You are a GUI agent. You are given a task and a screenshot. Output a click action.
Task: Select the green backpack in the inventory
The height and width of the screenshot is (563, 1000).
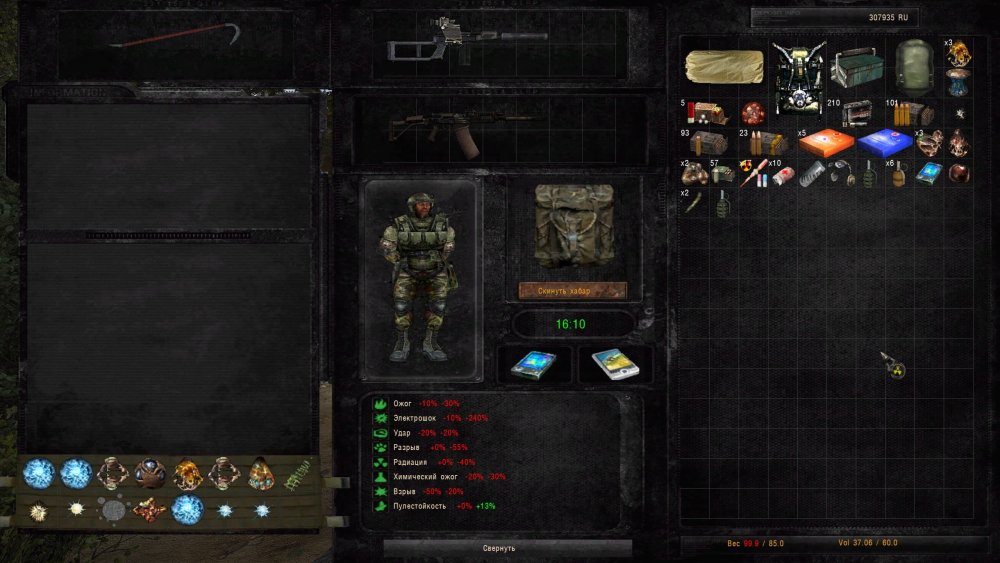point(914,65)
